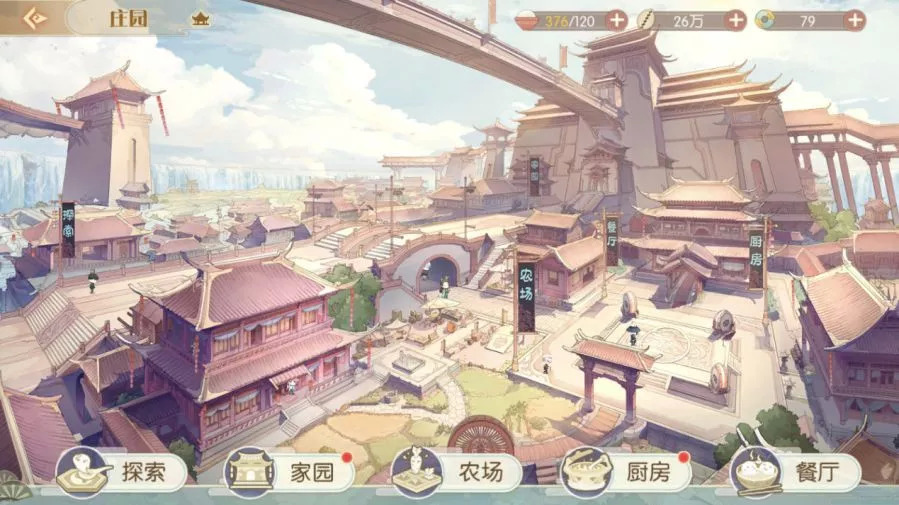899x505 pixels.
Task: Tap the pagoda icon beside 庄园 title
Action: (x=200, y=19)
